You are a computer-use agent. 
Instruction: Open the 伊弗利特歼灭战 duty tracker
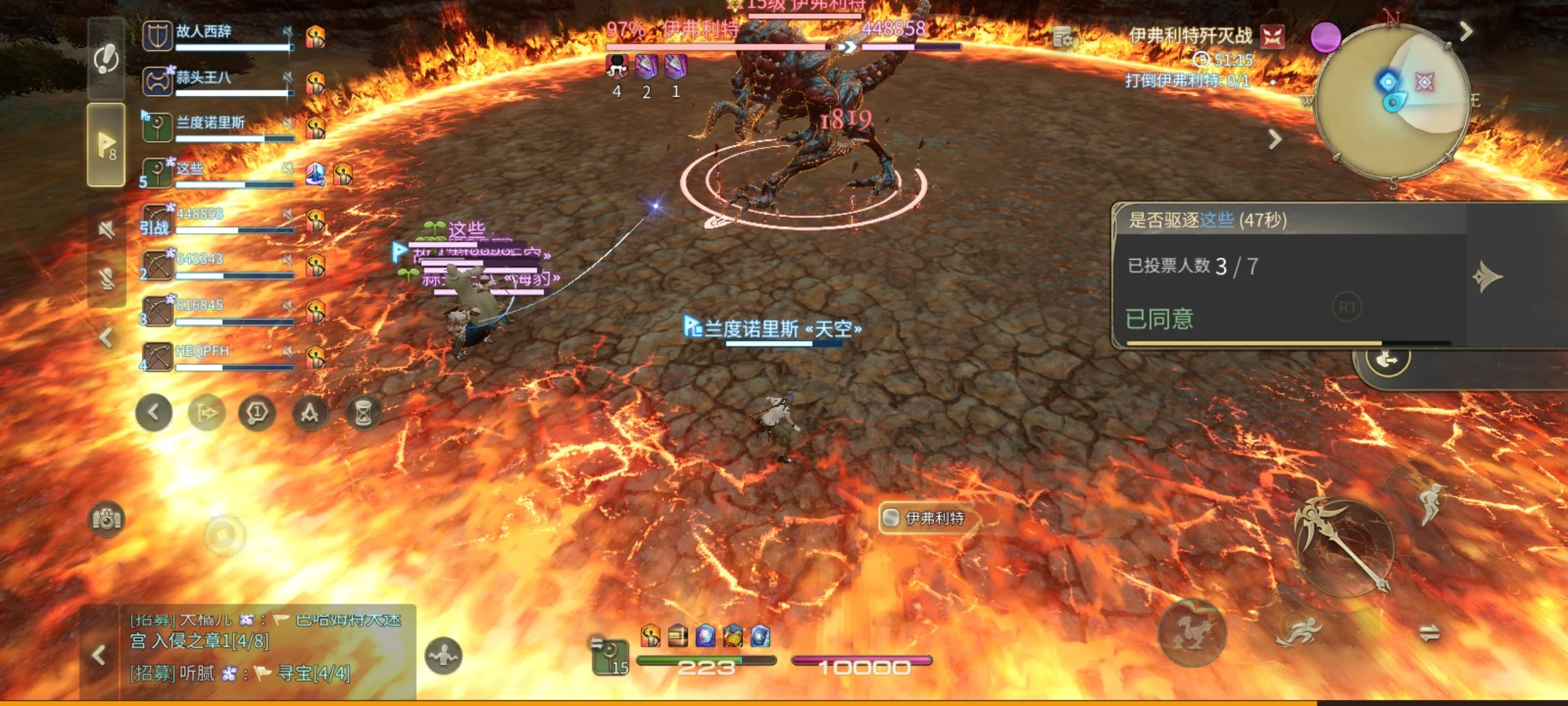[1190, 36]
